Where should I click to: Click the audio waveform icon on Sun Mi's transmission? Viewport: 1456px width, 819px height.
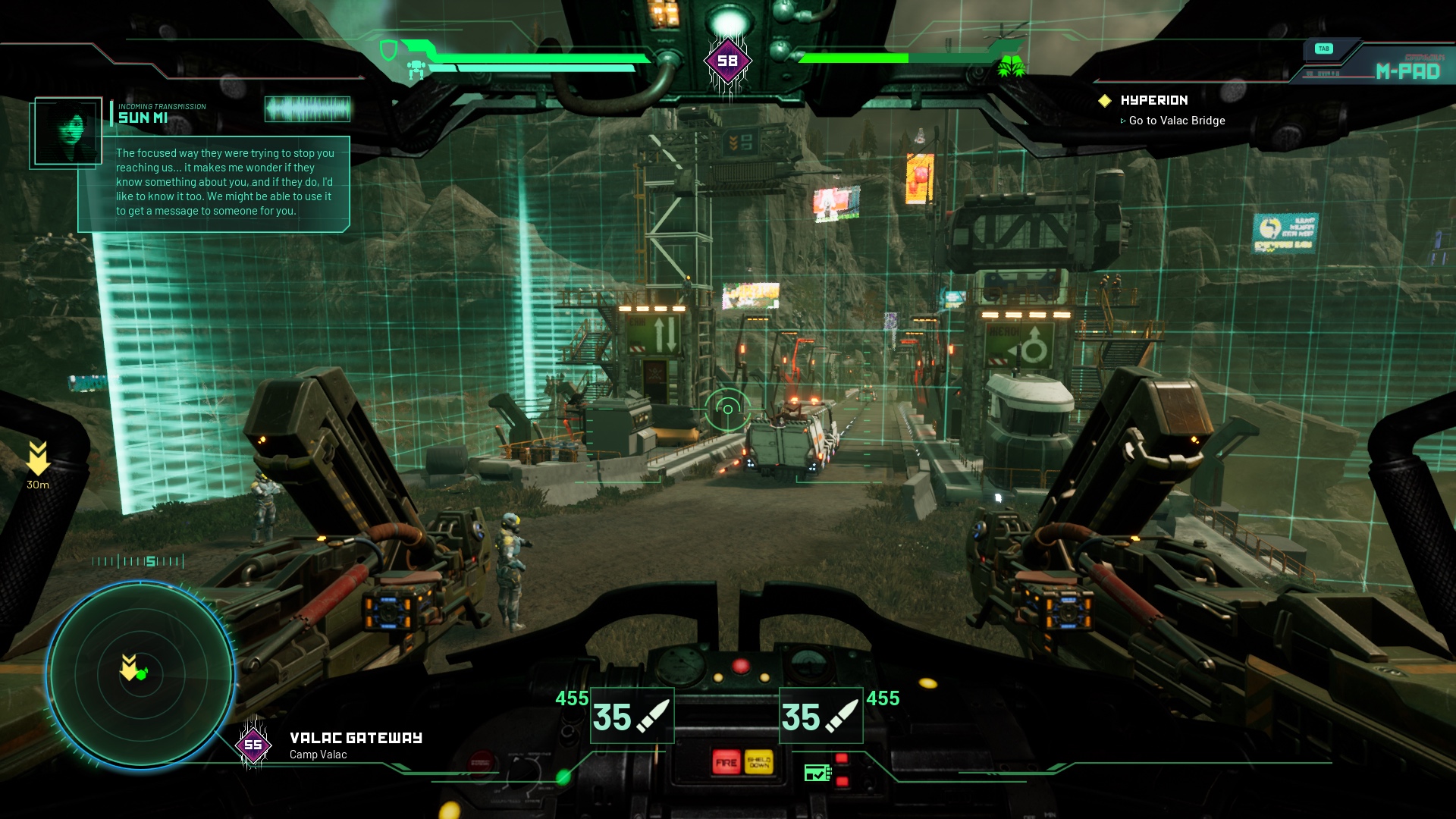(307, 110)
